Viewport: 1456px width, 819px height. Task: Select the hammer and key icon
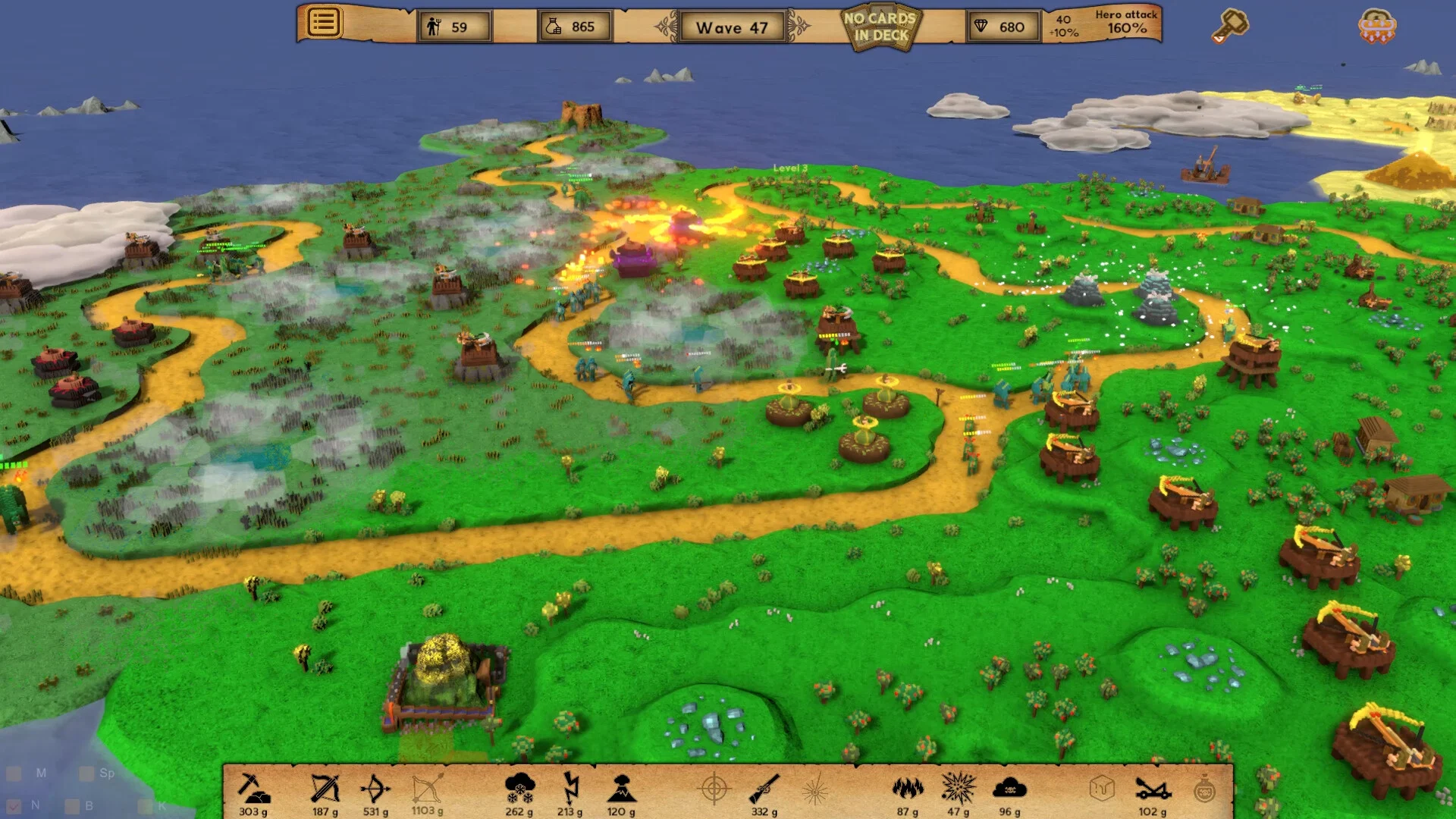point(1229,26)
